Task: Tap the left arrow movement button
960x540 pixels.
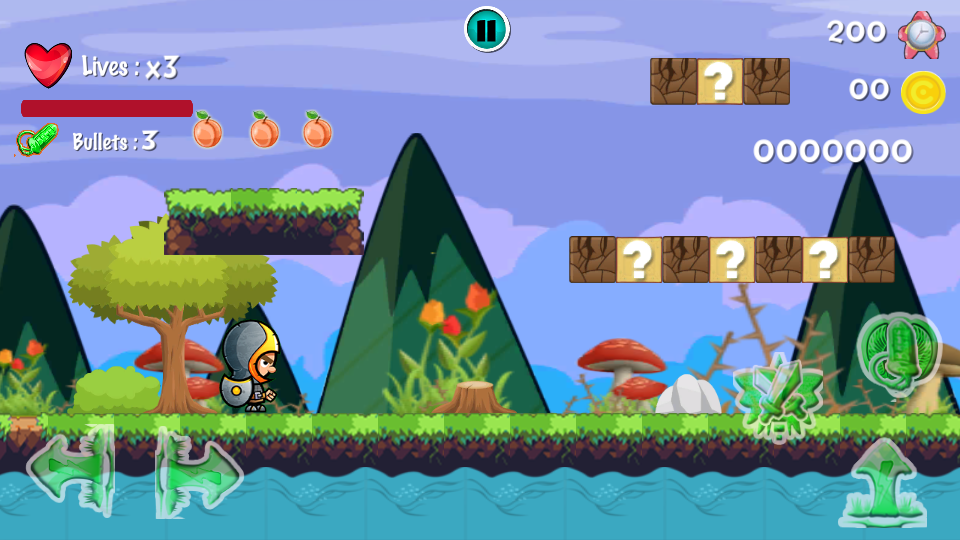Action: click(70, 469)
